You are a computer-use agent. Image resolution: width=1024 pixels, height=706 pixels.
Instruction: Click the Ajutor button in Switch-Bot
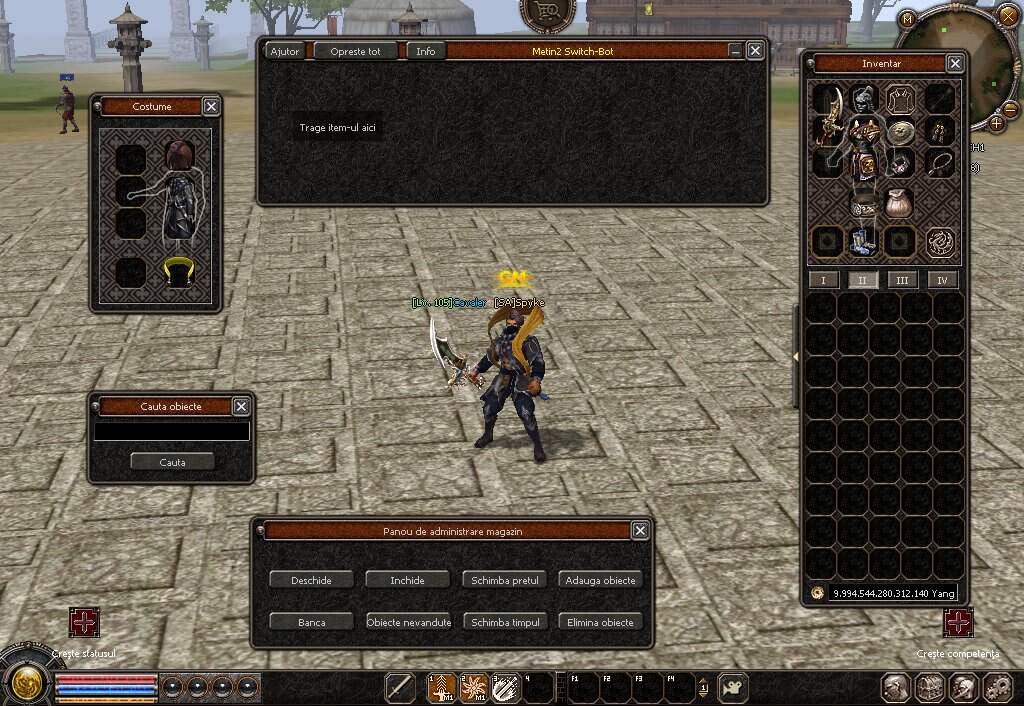[285, 51]
